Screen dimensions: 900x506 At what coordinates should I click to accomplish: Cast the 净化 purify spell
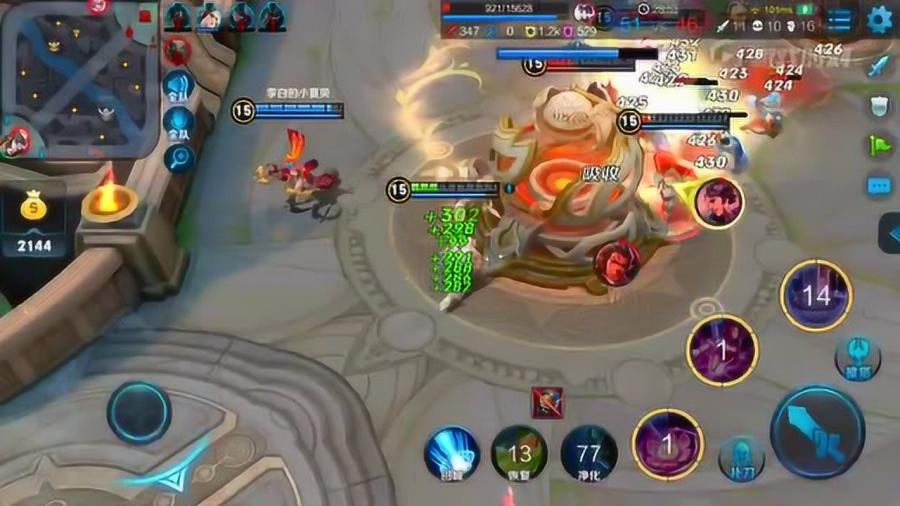(588, 453)
